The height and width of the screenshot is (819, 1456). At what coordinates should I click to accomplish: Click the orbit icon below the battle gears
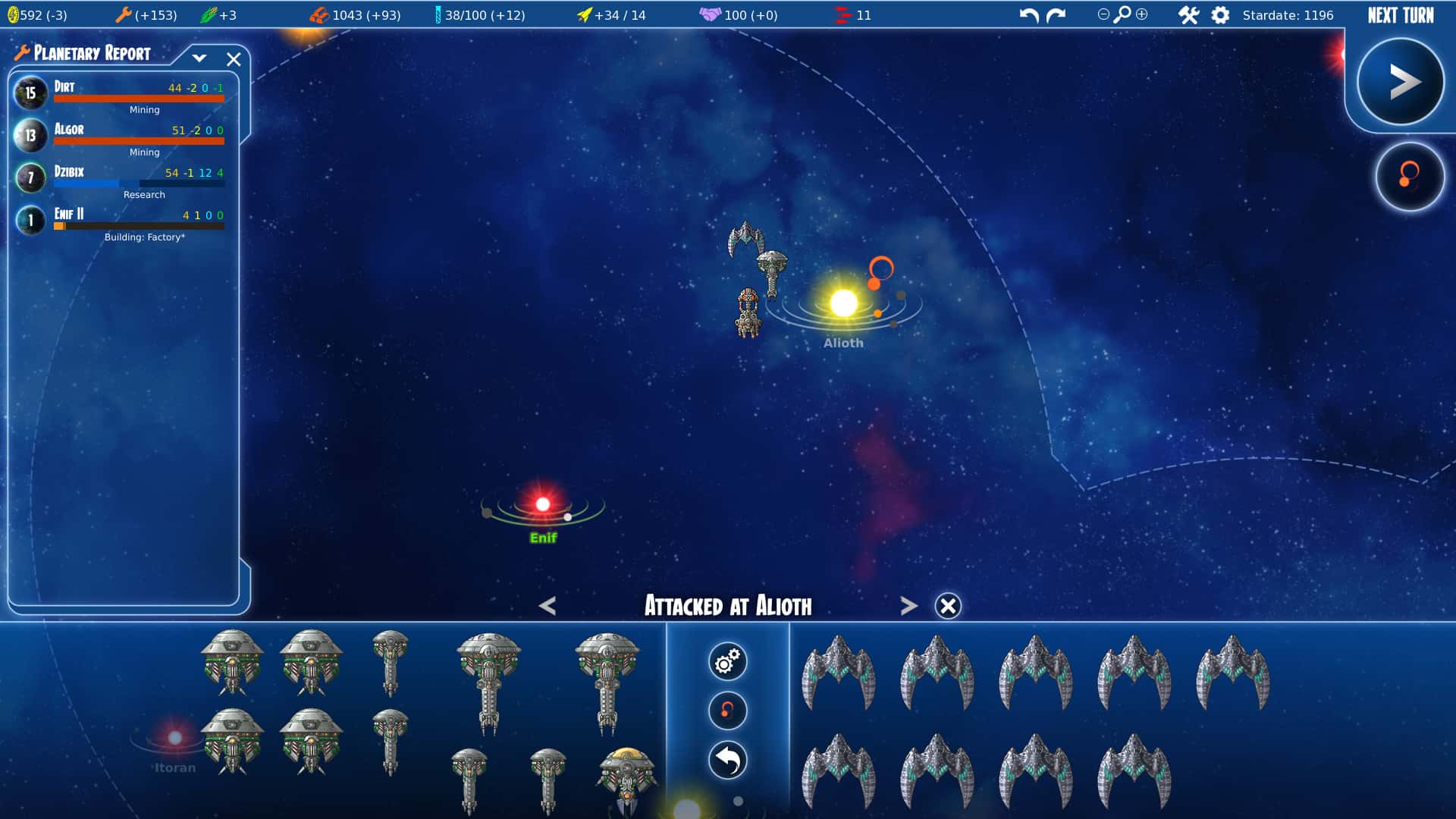tap(727, 711)
